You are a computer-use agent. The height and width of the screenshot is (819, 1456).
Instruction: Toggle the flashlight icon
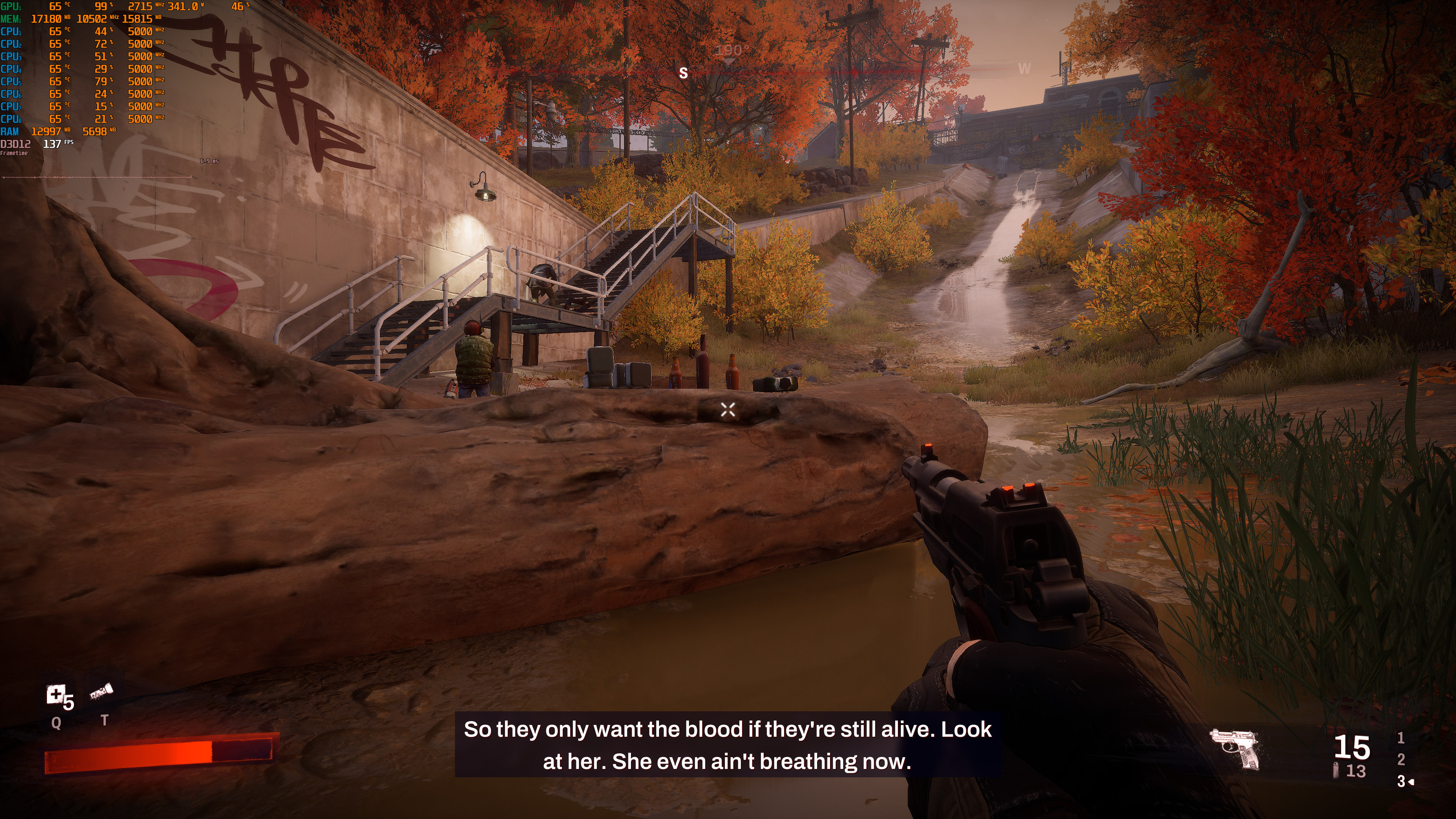[102, 691]
